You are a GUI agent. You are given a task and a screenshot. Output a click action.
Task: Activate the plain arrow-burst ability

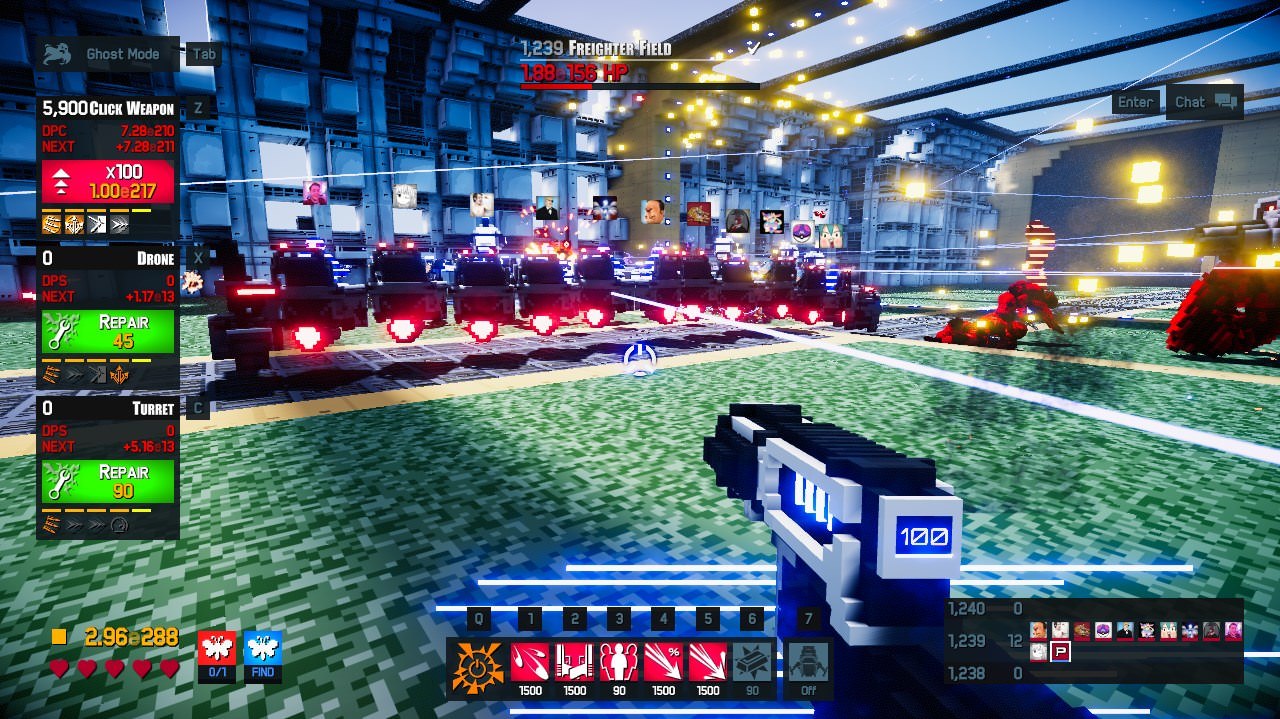pos(707,662)
